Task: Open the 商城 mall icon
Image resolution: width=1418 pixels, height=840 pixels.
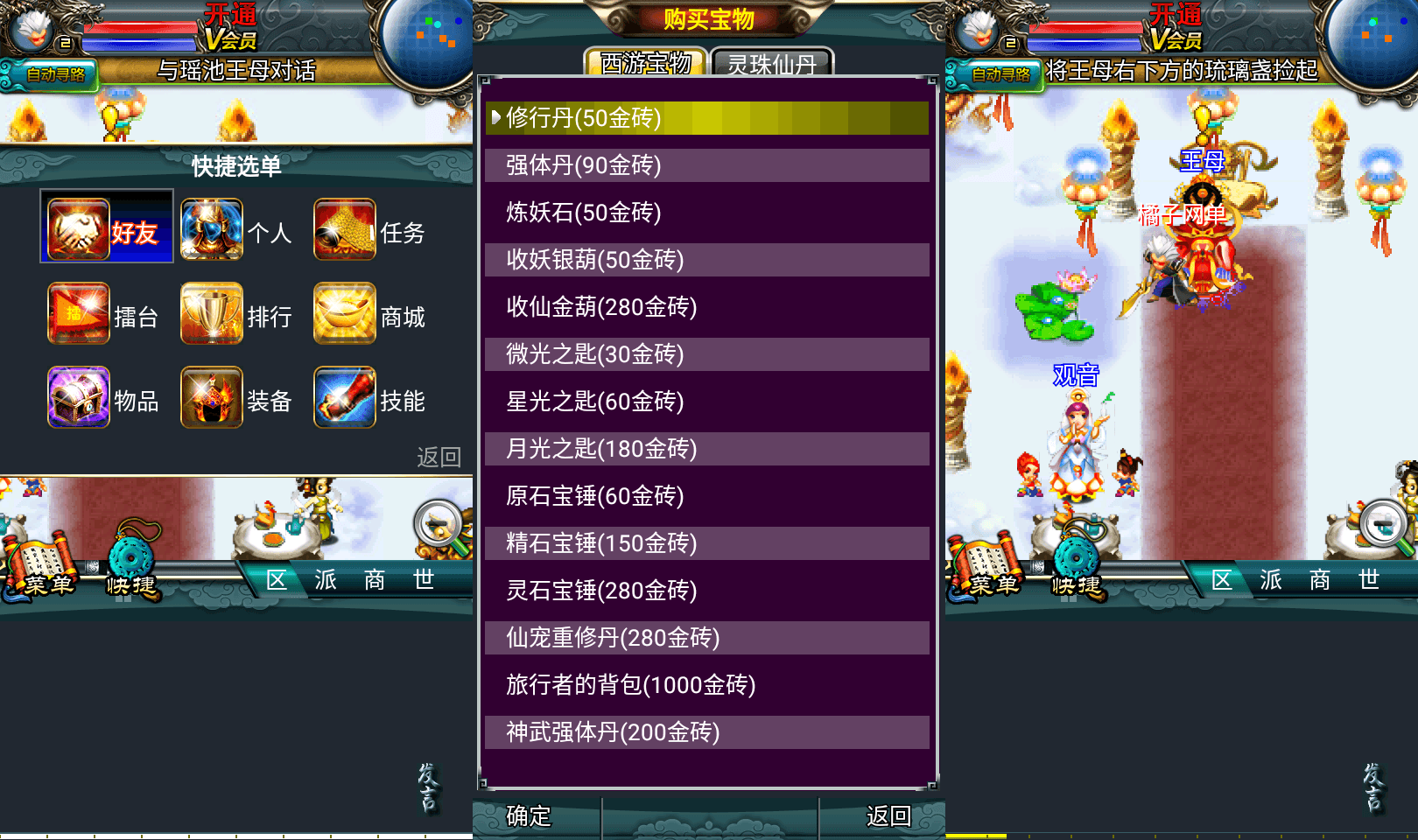Action: pyautogui.click(x=344, y=312)
